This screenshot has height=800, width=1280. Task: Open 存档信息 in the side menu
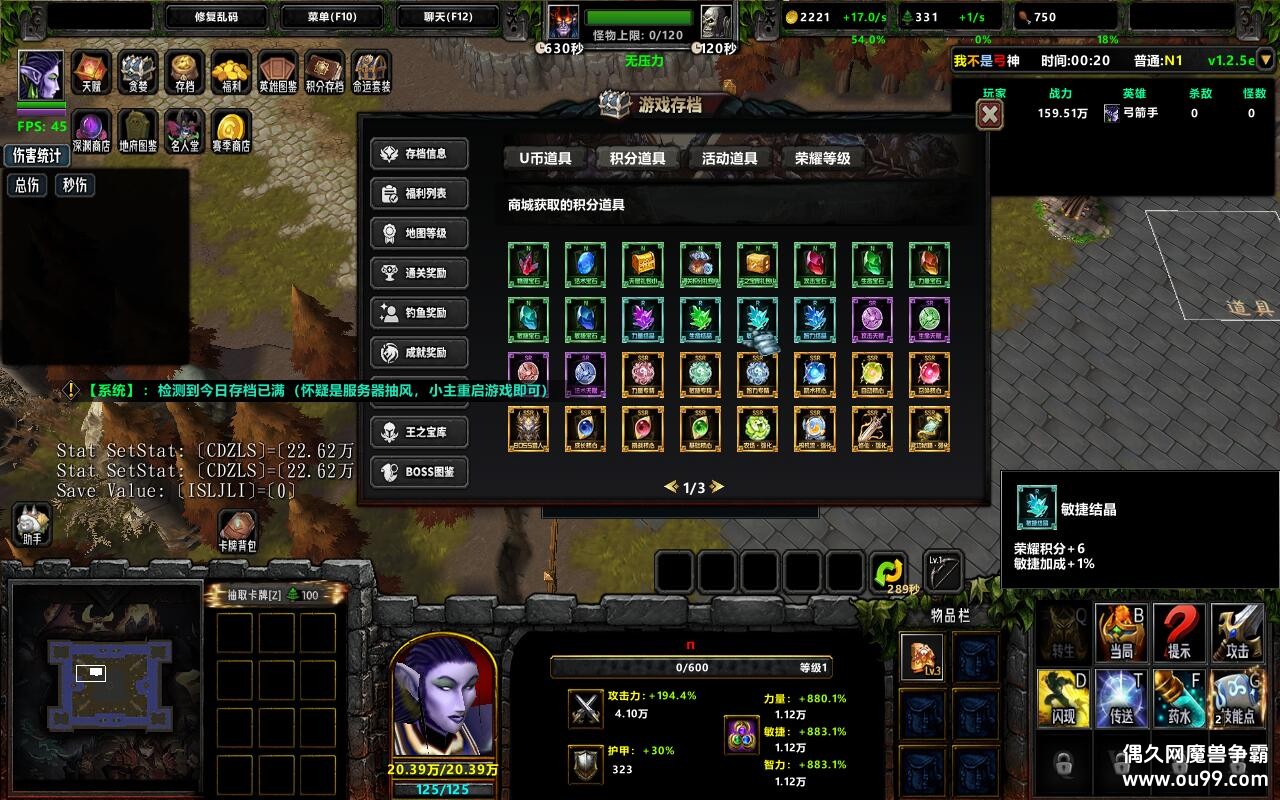pos(420,154)
